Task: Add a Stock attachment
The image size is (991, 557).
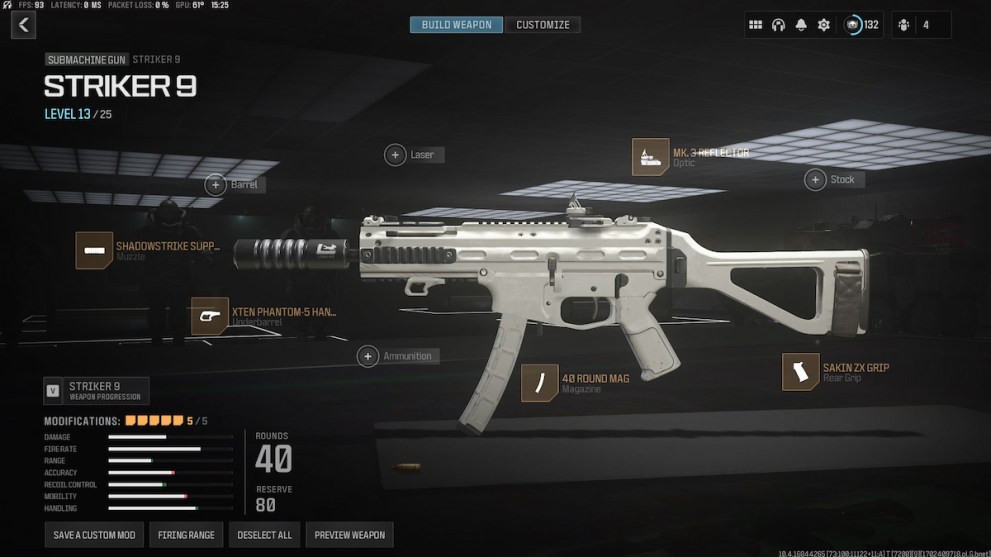Action: (x=816, y=179)
